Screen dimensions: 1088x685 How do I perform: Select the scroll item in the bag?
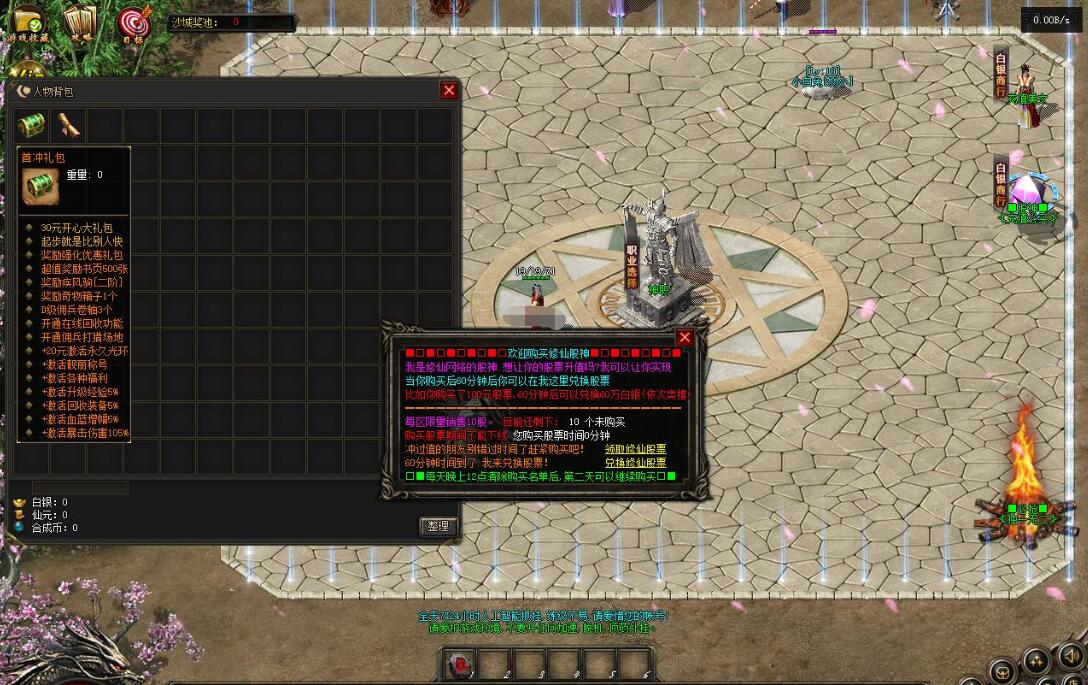[x=68, y=126]
